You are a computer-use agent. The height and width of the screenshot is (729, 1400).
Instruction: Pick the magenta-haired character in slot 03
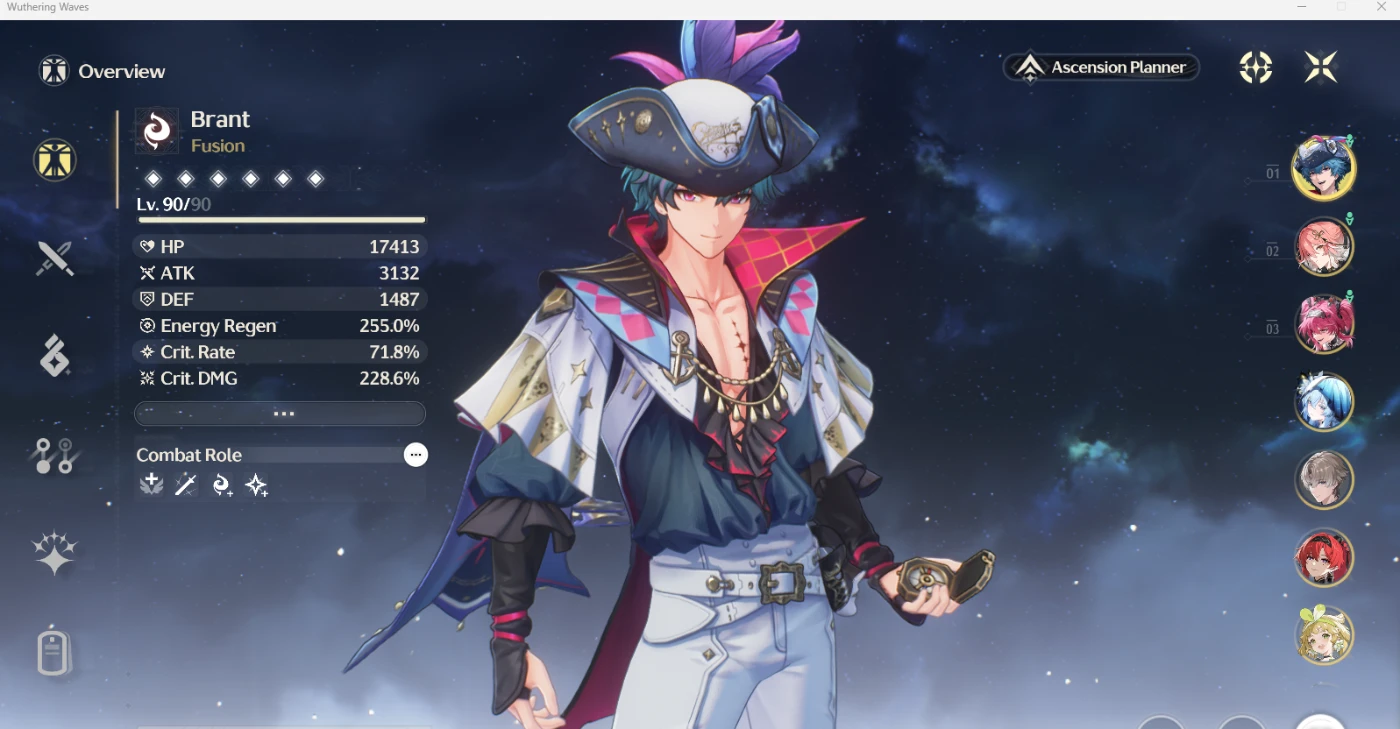point(1324,324)
